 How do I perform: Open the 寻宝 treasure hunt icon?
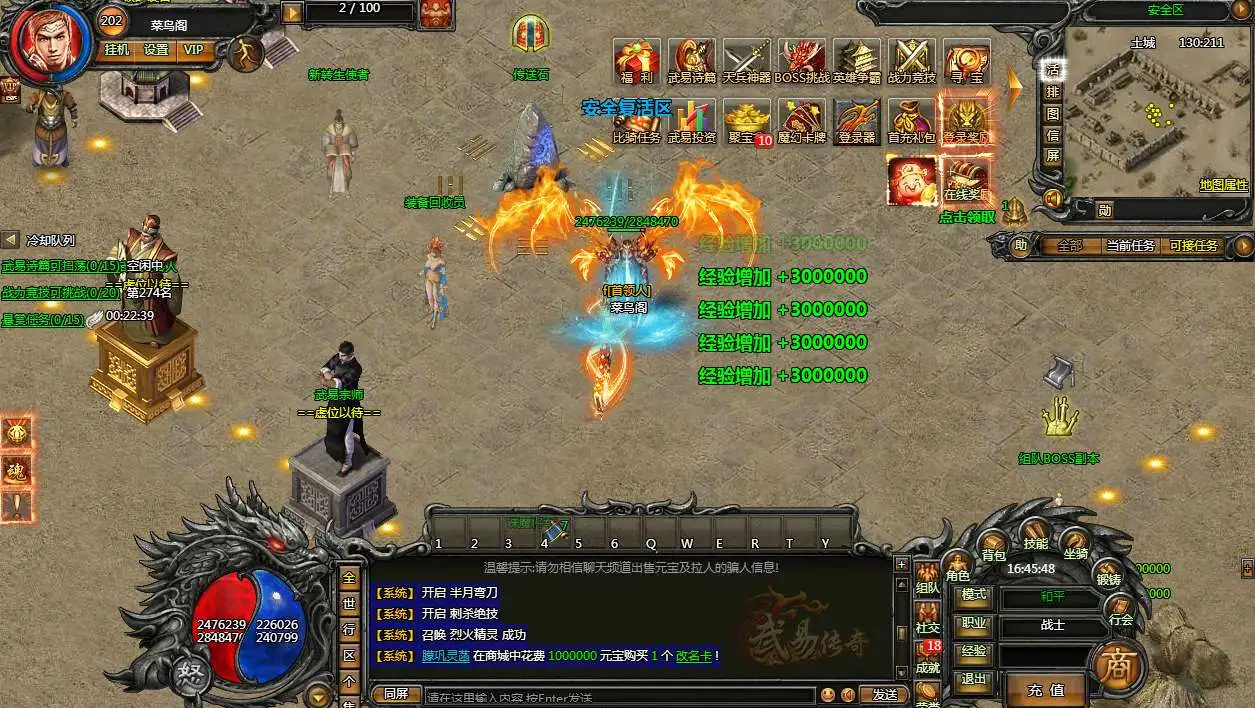click(966, 60)
